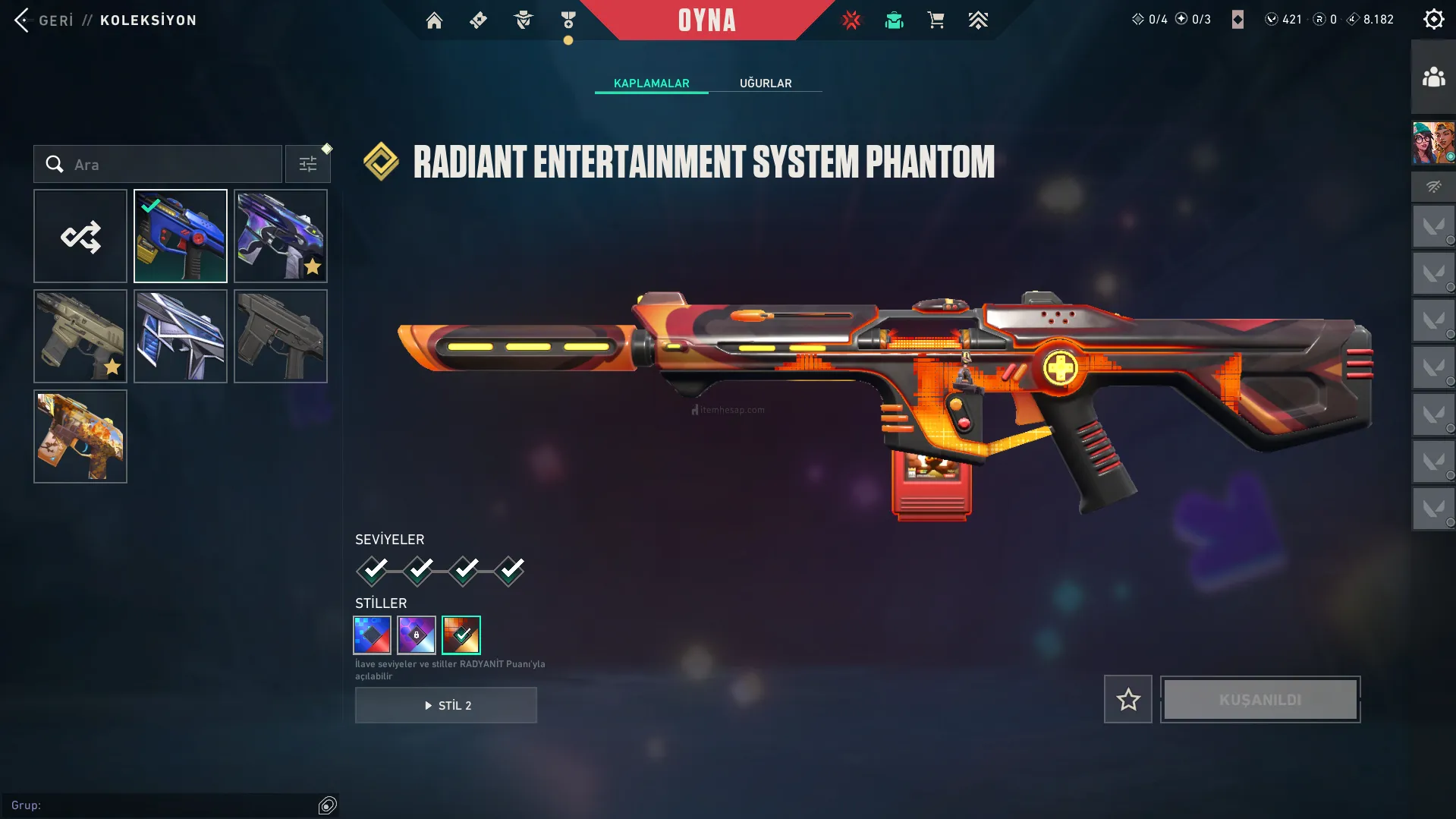Screen dimensions: 1456x819
Task: Click the KUŞANILDI equip button
Action: (1260, 700)
